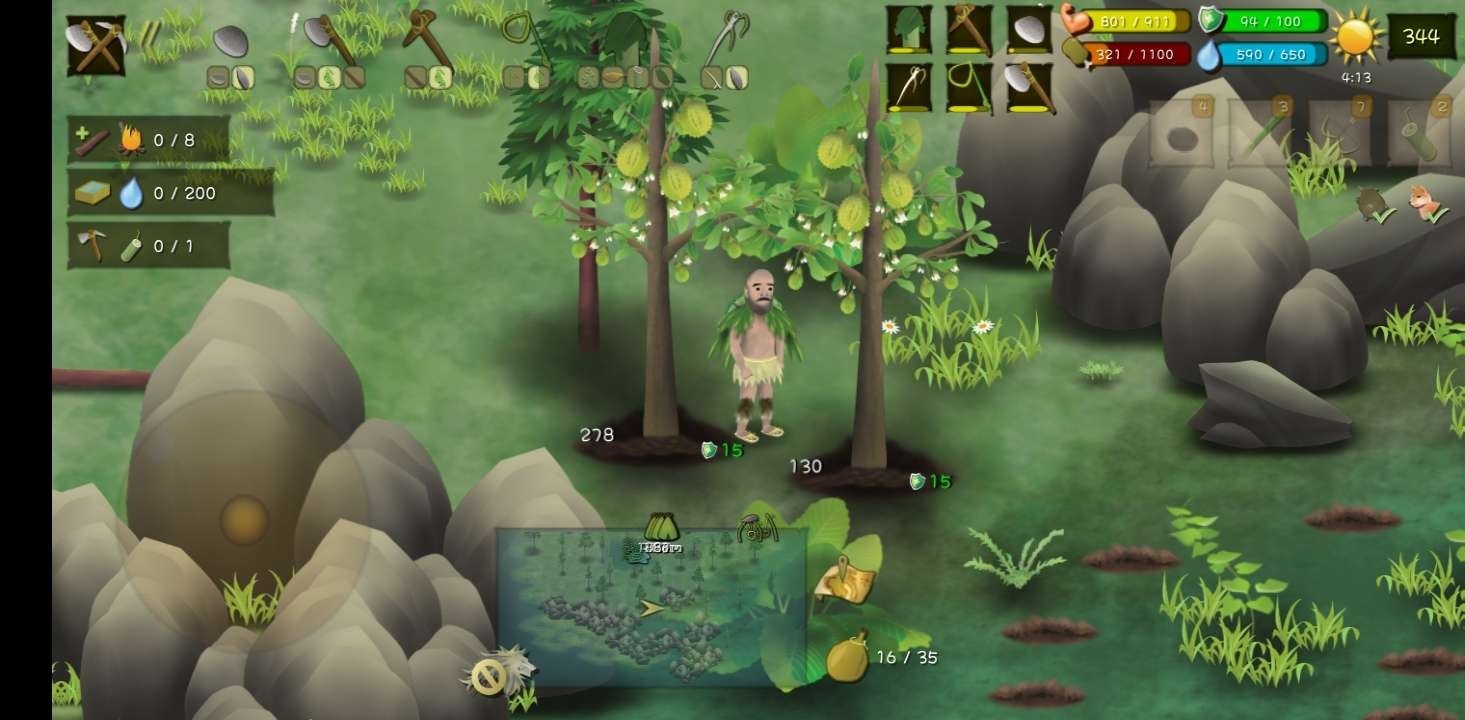Select the axe and bamboo objective tracker

click(x=149, y=246)
